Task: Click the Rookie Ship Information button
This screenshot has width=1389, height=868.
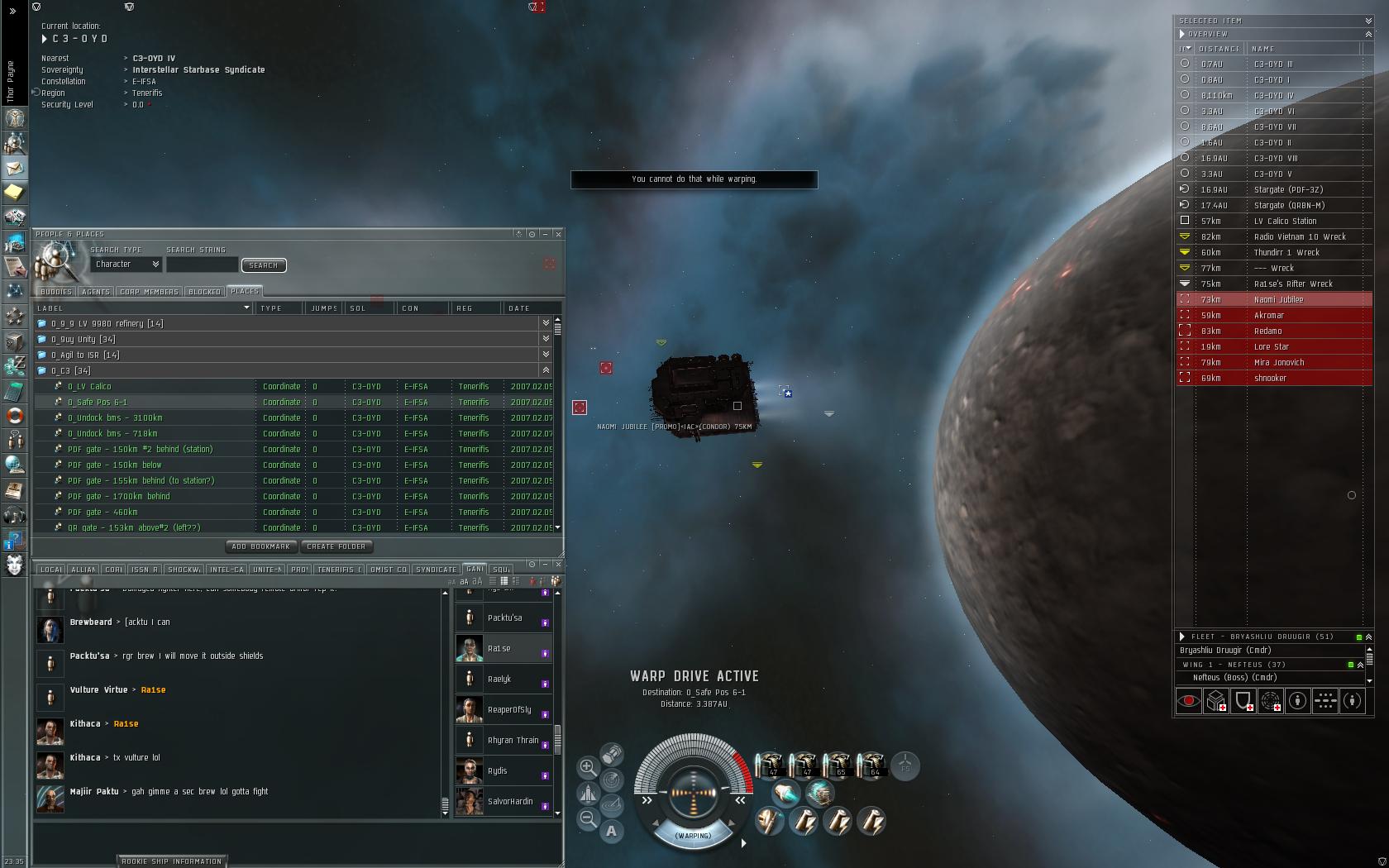Action: tap(172, 861)
